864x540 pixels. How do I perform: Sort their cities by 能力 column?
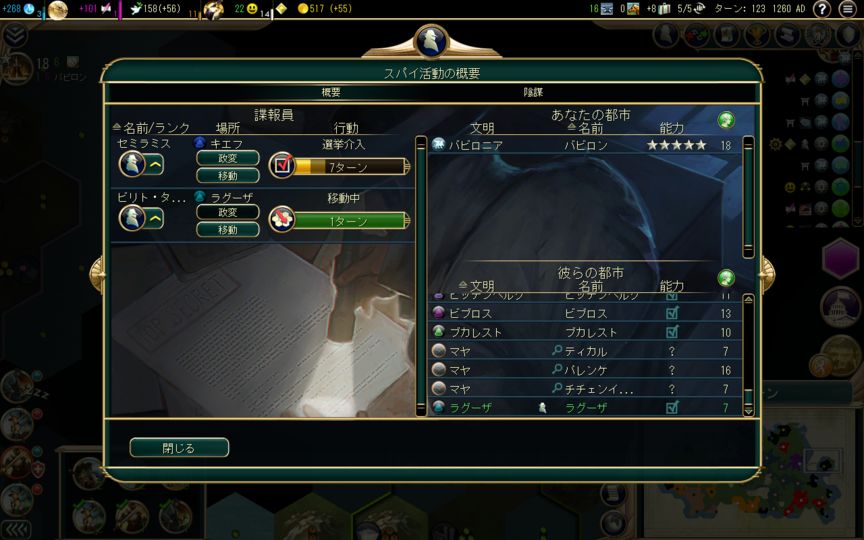pos(672,287)
